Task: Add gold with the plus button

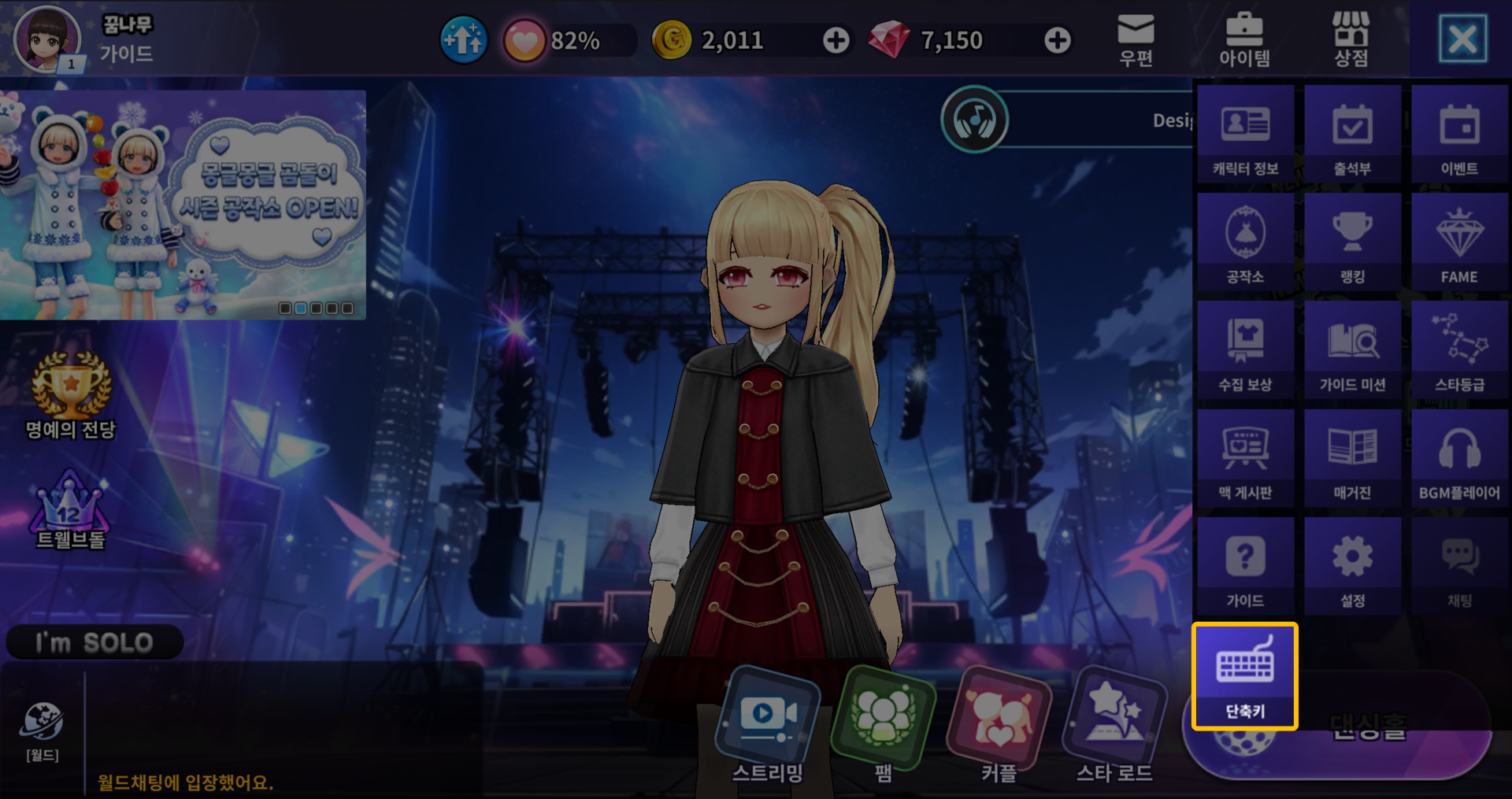Action: (836, 40)
